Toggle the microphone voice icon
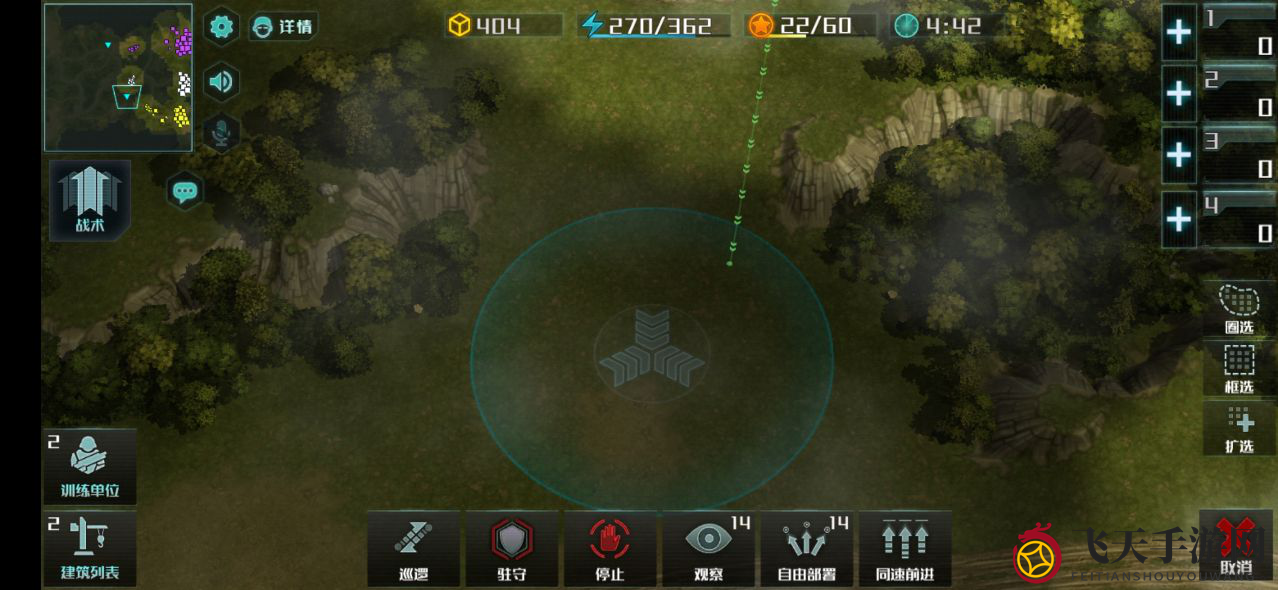Screen dimensions: 1278x590 221,133
